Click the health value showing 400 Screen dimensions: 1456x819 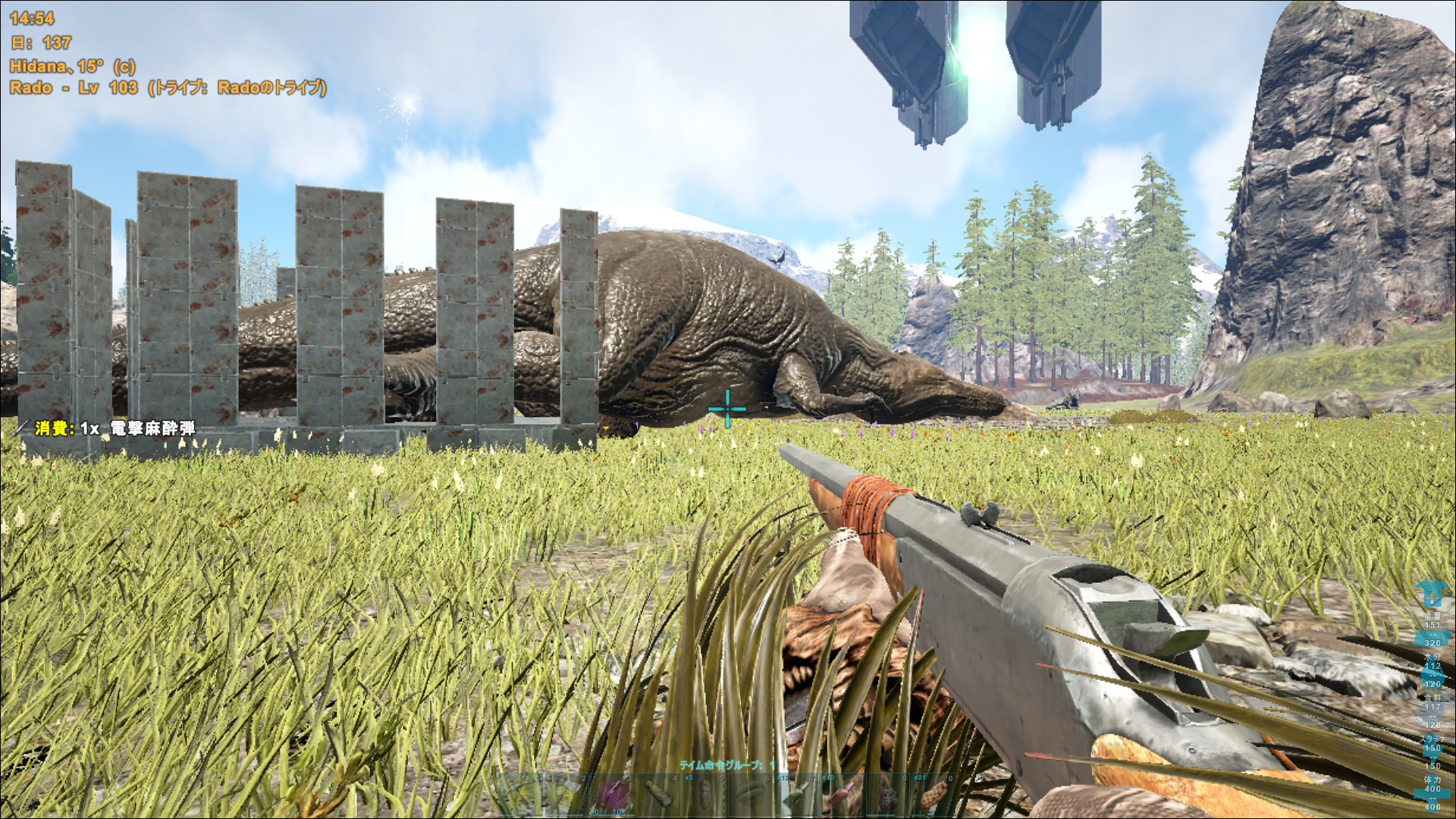(x=1432, y=787)
